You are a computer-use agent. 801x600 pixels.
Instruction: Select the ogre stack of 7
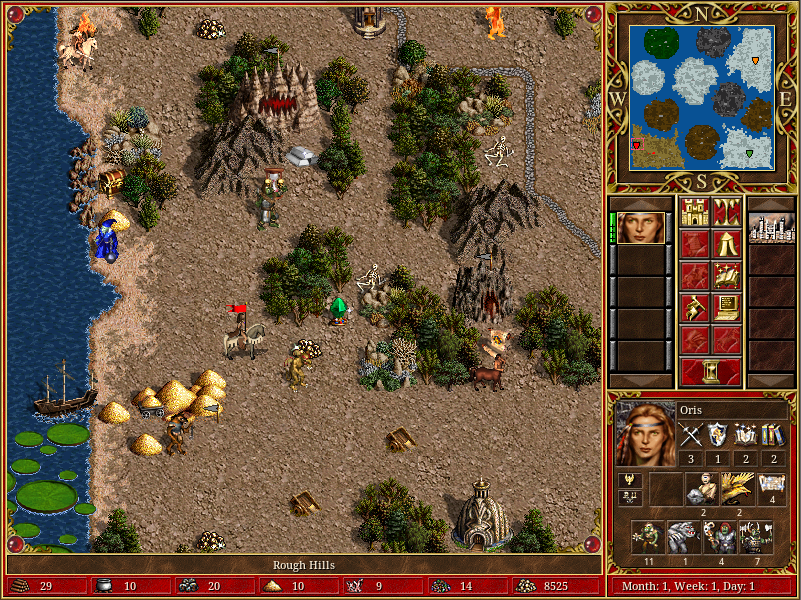(x=754, y=536)
